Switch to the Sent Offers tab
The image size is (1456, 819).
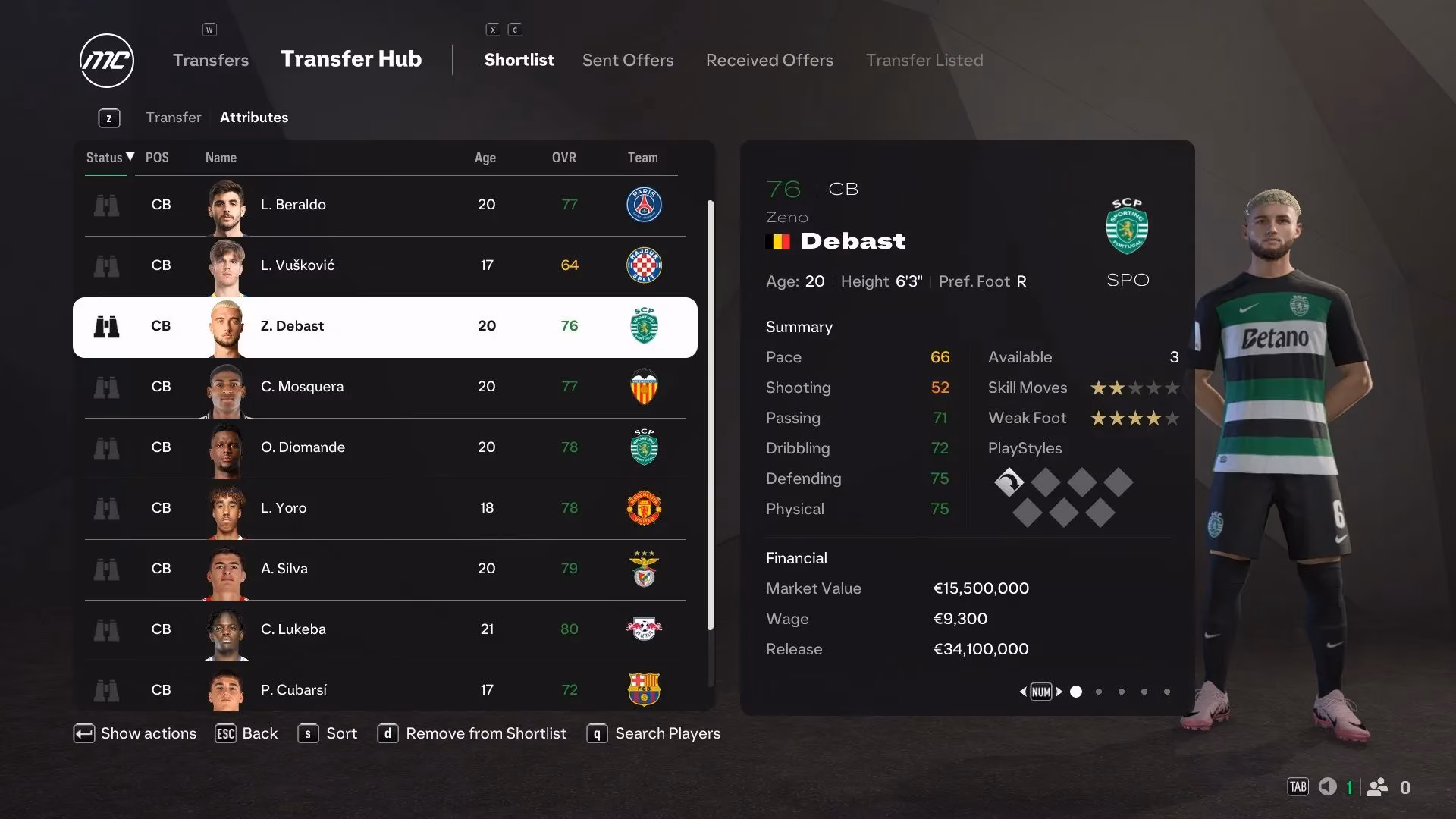627,60
